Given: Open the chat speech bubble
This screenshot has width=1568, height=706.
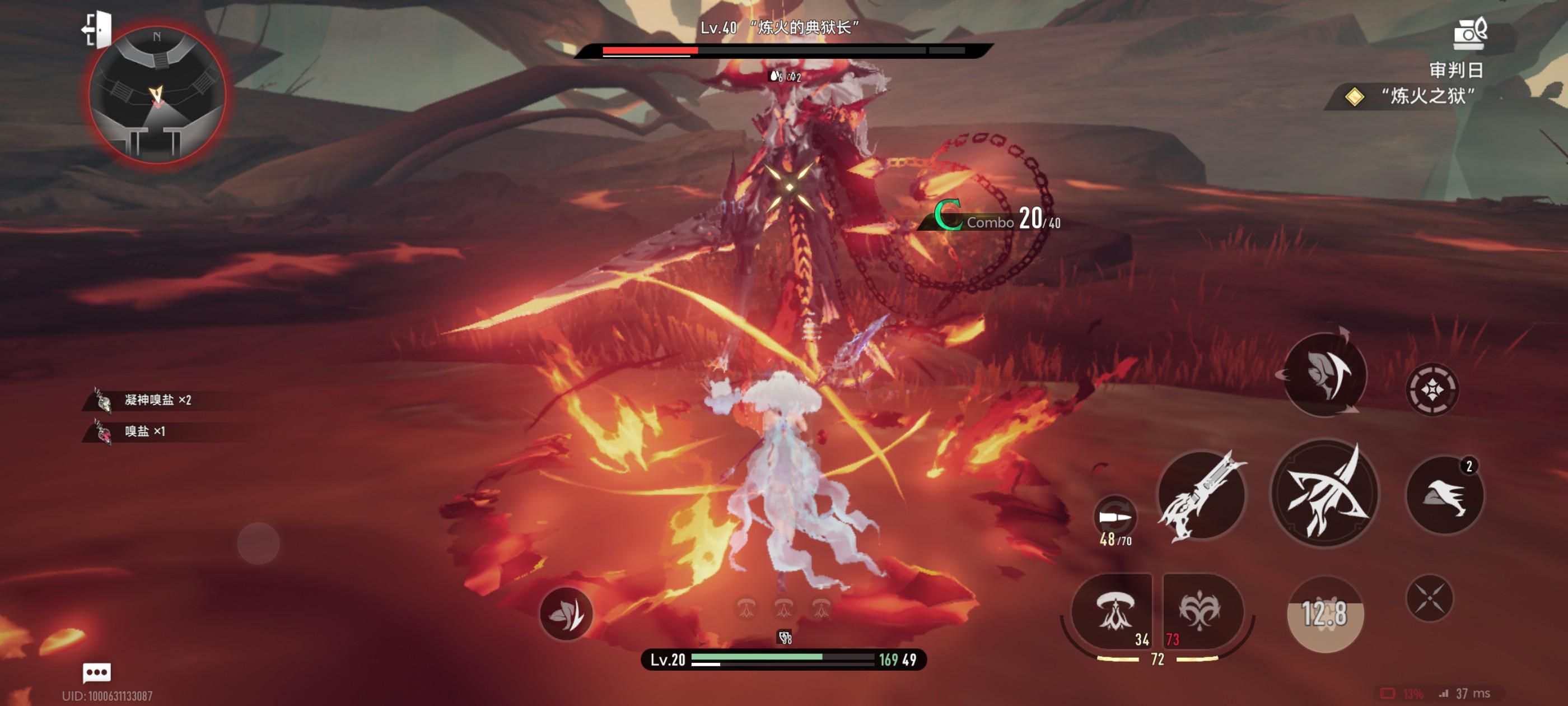Looking at the screenshot, I should point(97,672).
